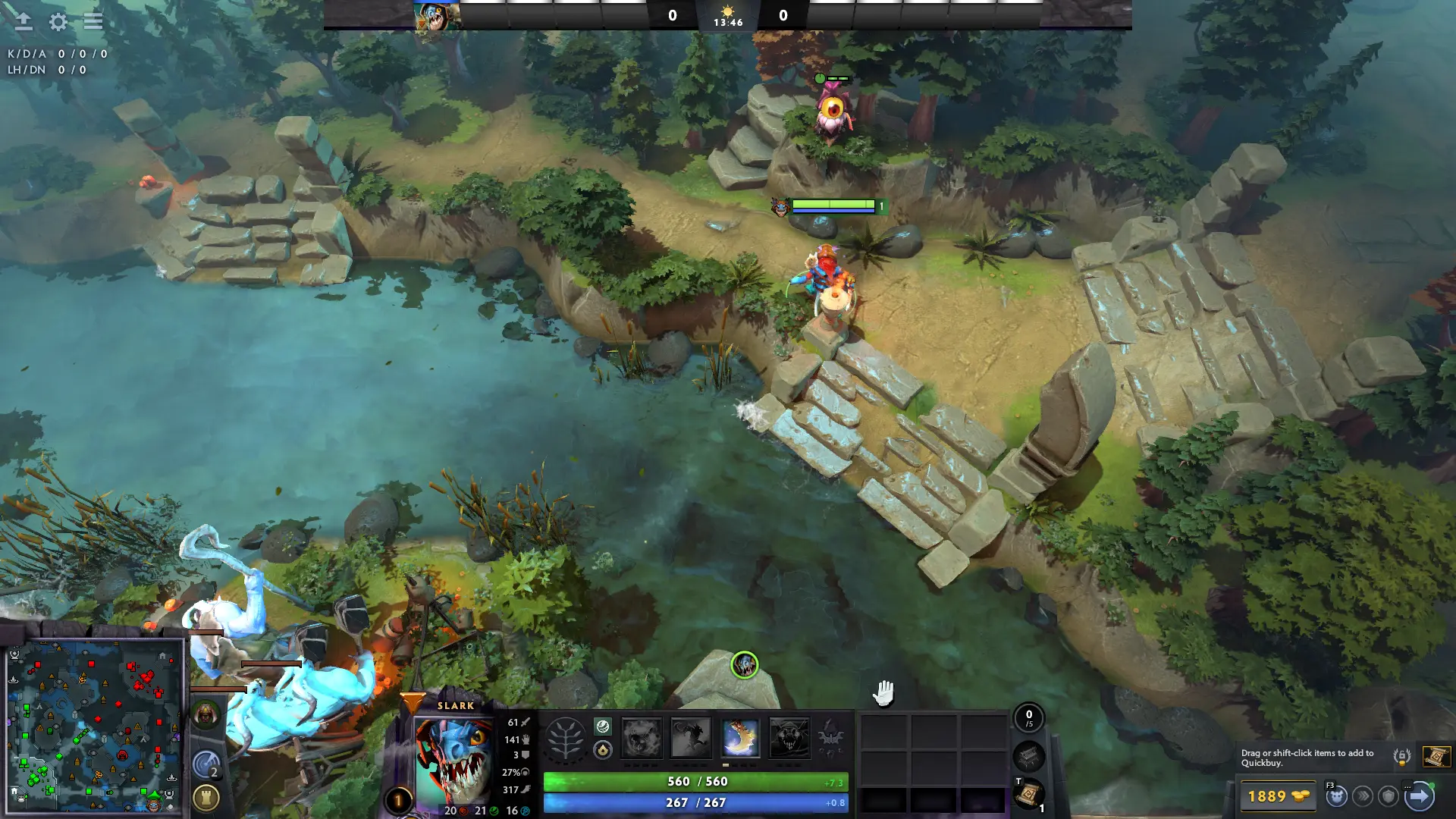This screenshot has height=819, width=1456.
Task: Toggle the Quickbuy sticky lock
Action: pos(1402,758)
